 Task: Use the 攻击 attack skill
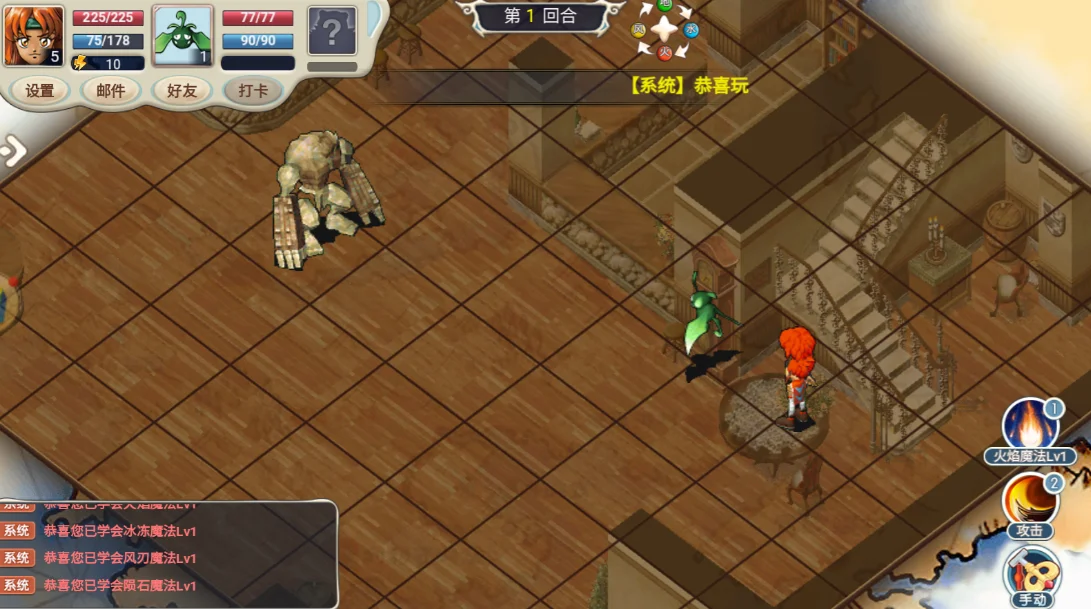coord(1031,500)
